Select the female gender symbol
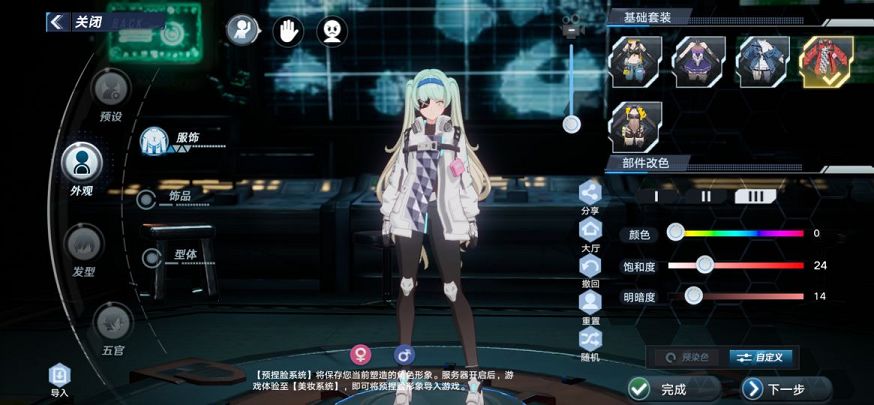This screenshot has height=405, width=874. 360,355
